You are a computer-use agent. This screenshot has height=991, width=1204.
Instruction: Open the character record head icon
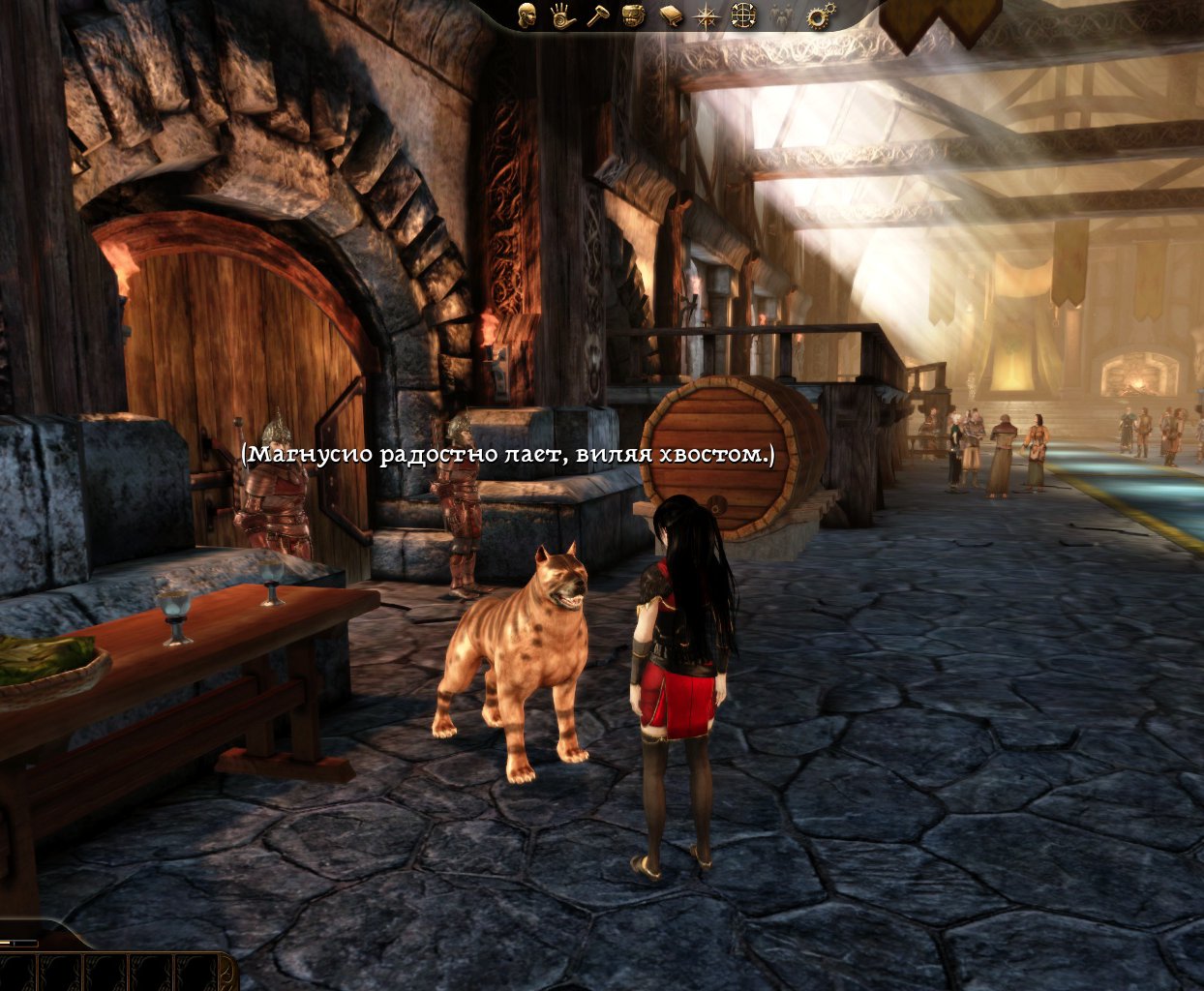[x=527, y=15]
